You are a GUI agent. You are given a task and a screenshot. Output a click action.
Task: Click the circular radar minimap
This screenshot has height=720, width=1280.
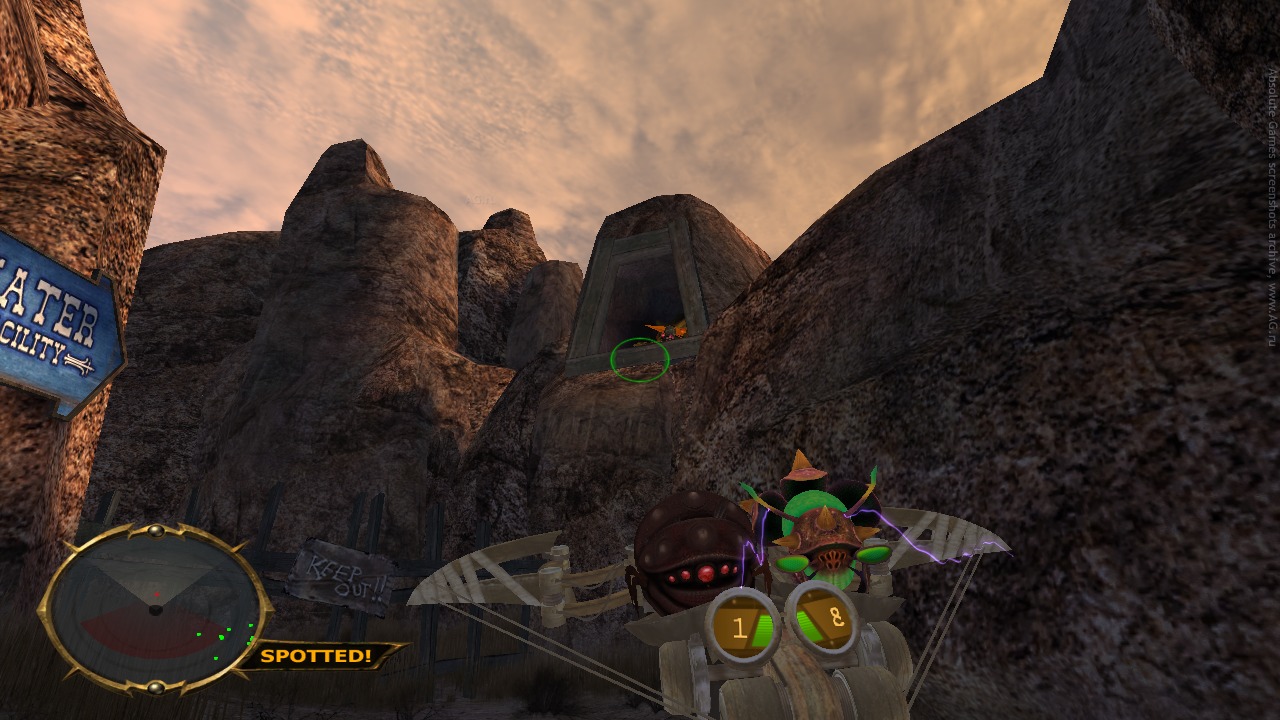pyautogui.click(x=155, y=608)
